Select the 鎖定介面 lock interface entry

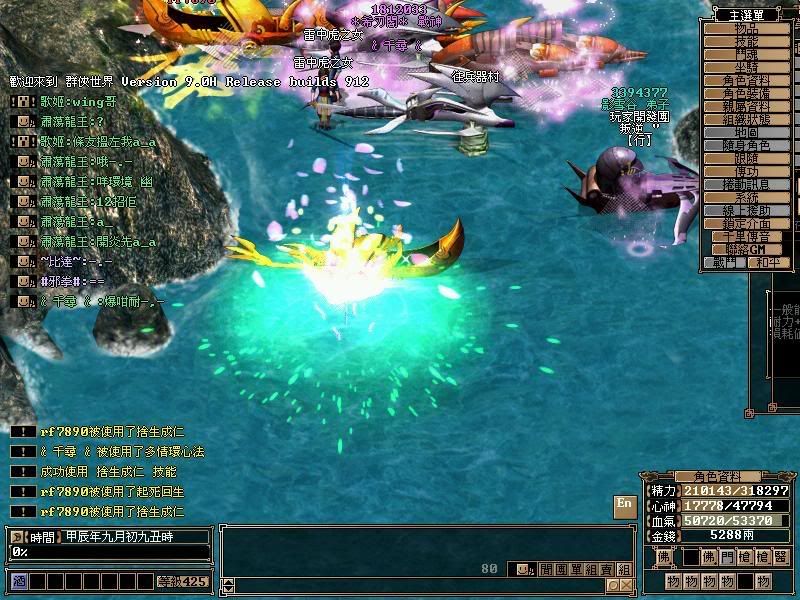point(747,224)
